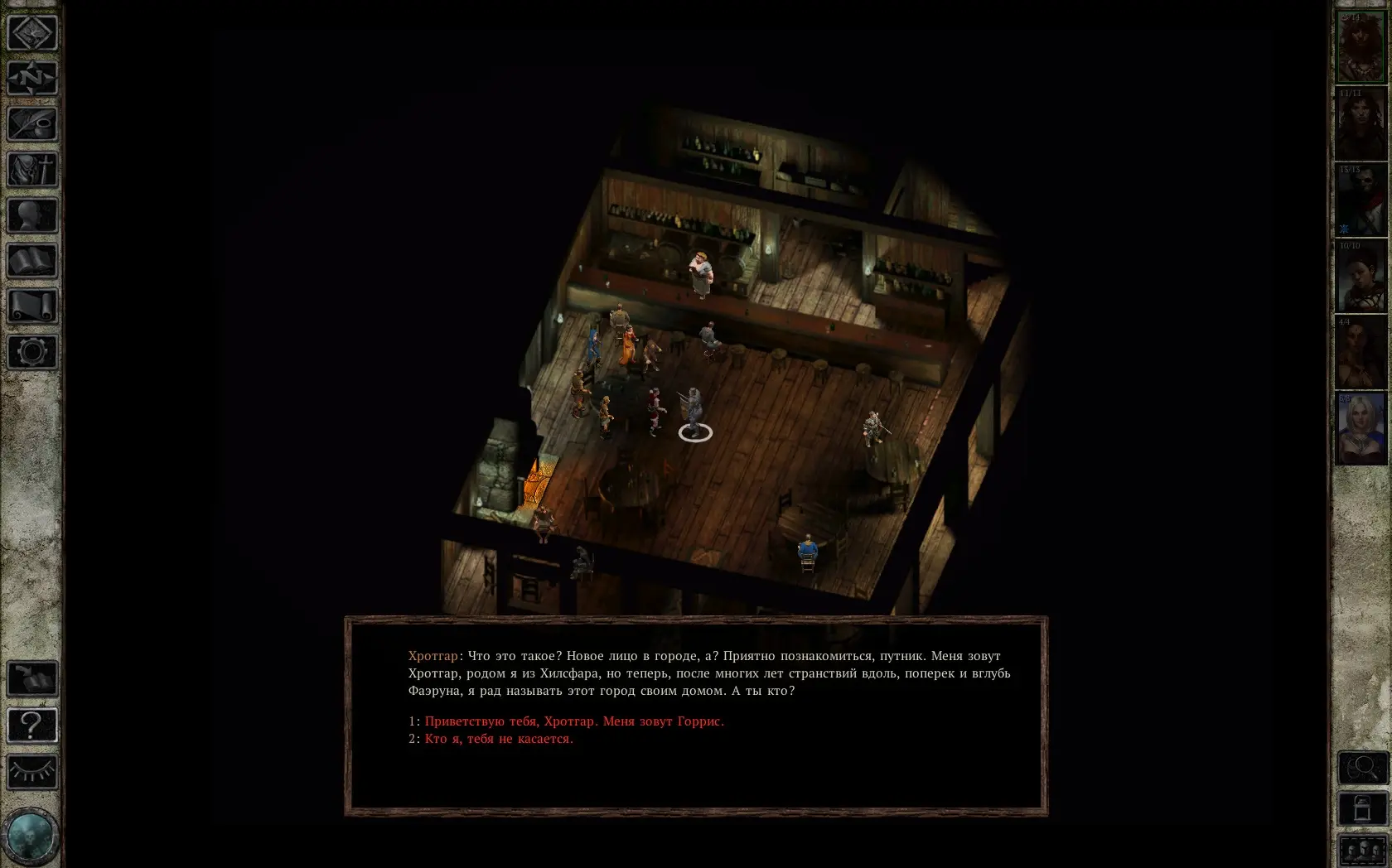Select the rude reply 'Кто я, тебя не касается'
The width and height of the screenshot is (1392, 868).
point(498,739)
